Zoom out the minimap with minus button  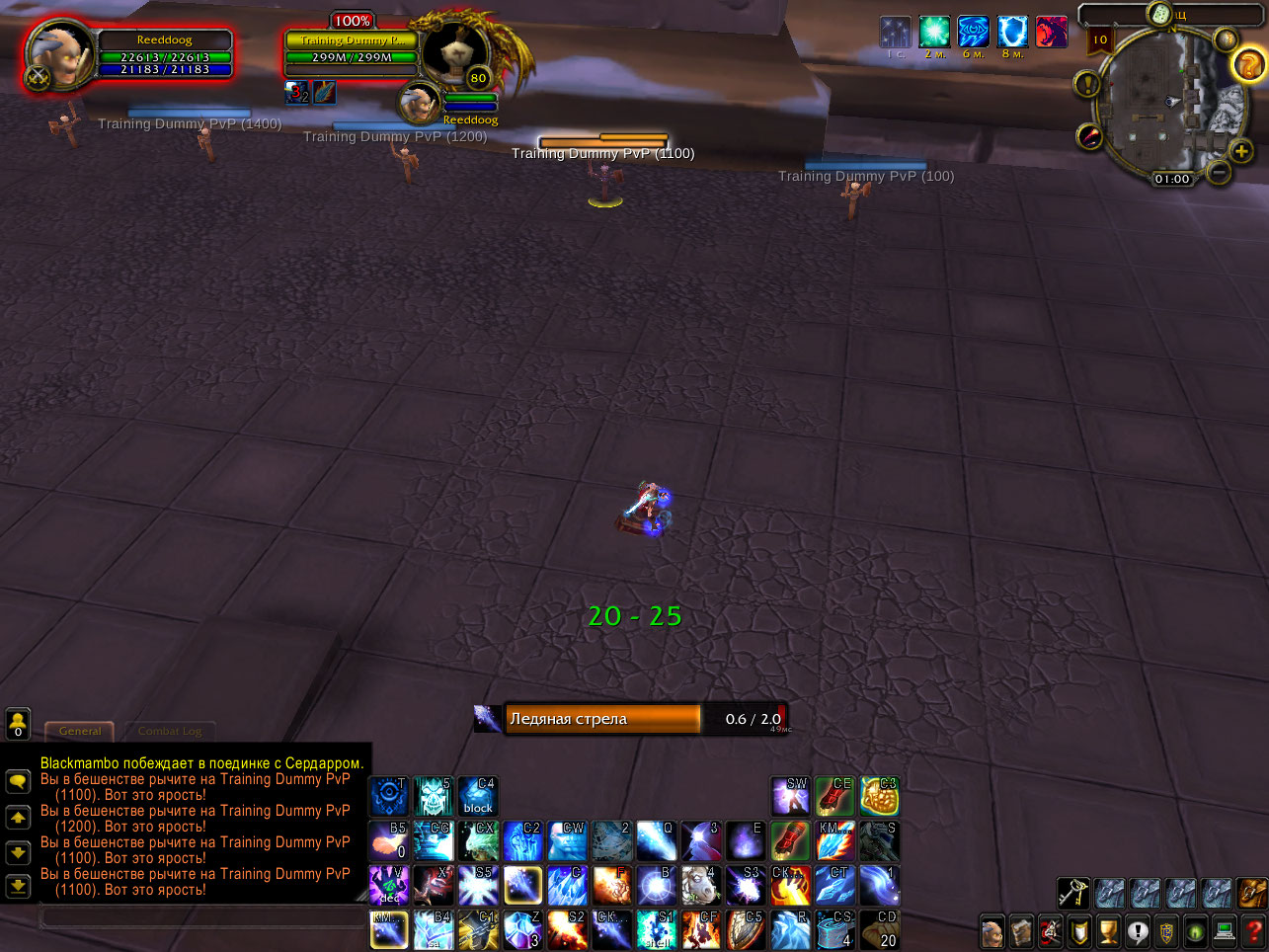[x=1218, y=171]
